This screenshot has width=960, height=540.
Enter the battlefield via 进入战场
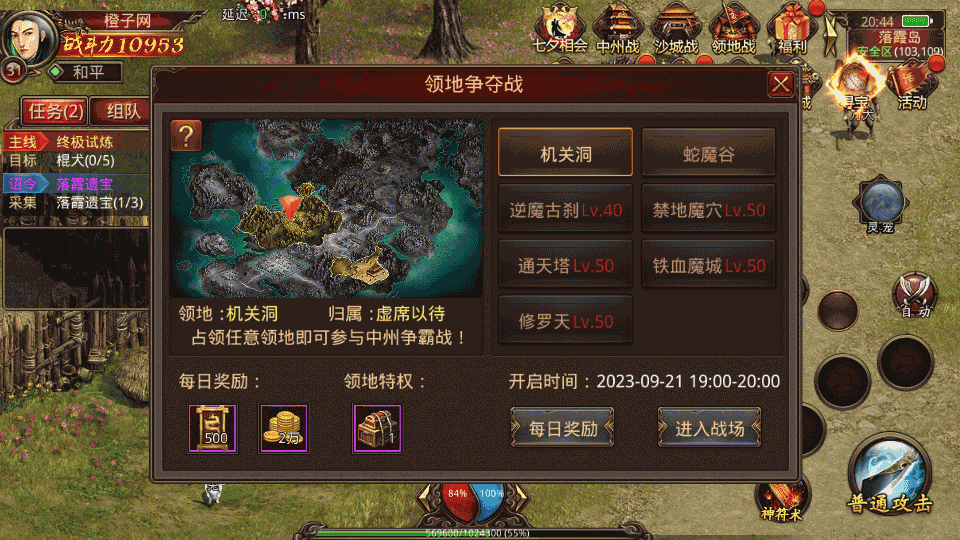coord(709,428)
